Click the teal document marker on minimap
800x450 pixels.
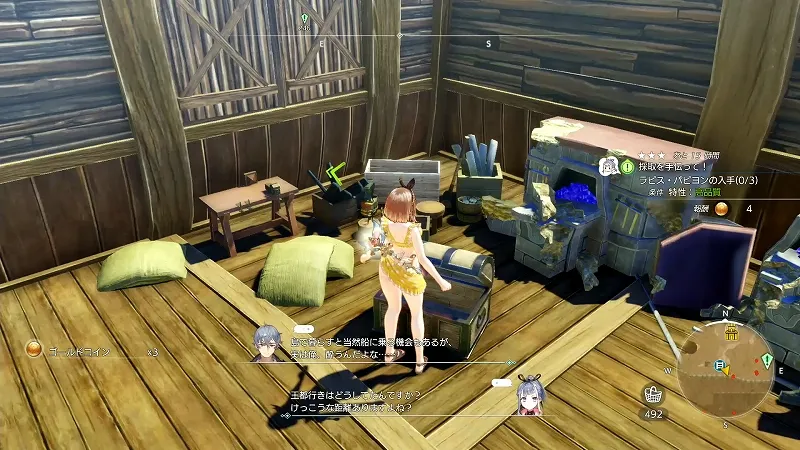[x=719, y=366]
